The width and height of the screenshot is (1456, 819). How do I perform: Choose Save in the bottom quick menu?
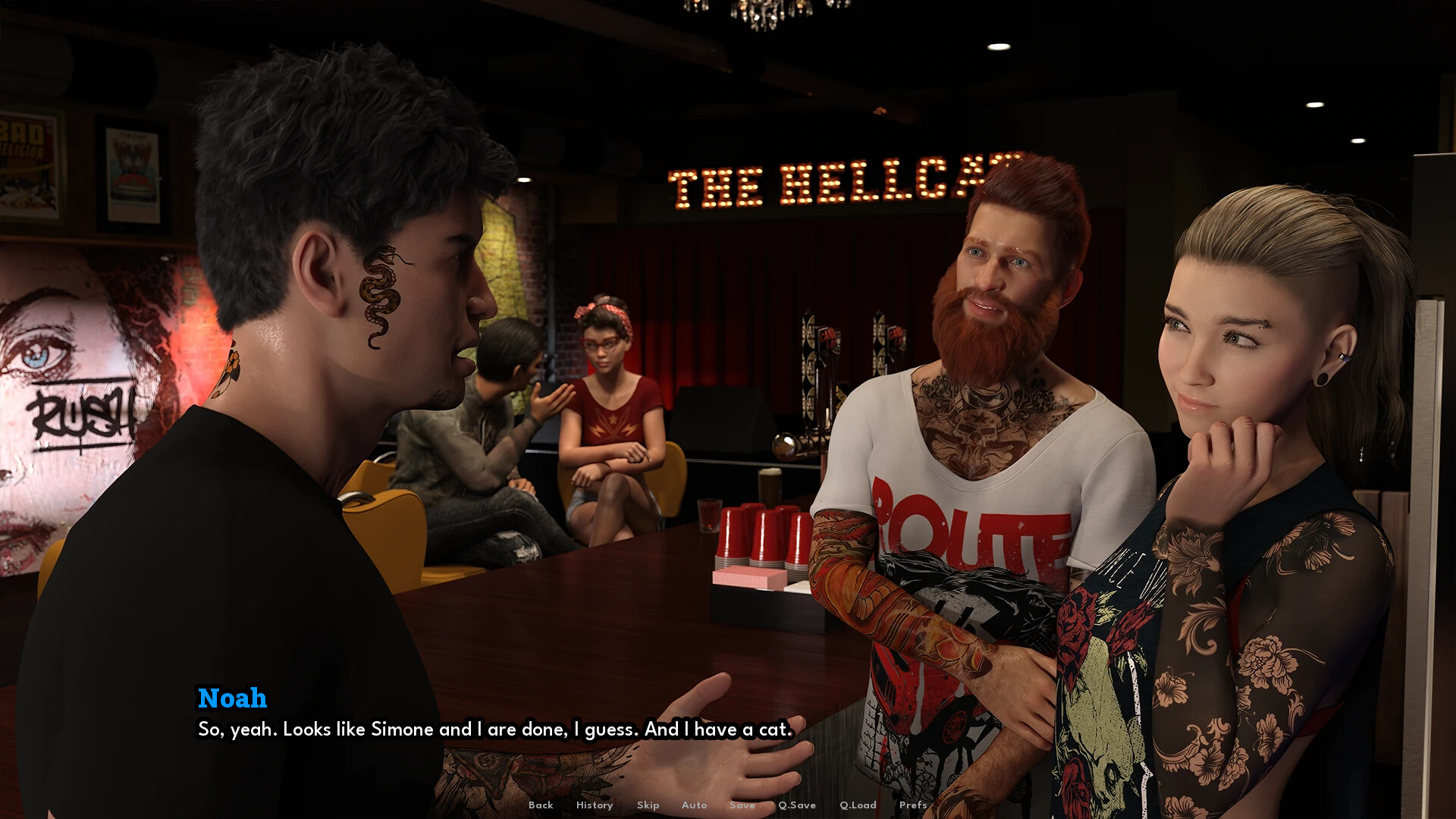pos(742,805)
